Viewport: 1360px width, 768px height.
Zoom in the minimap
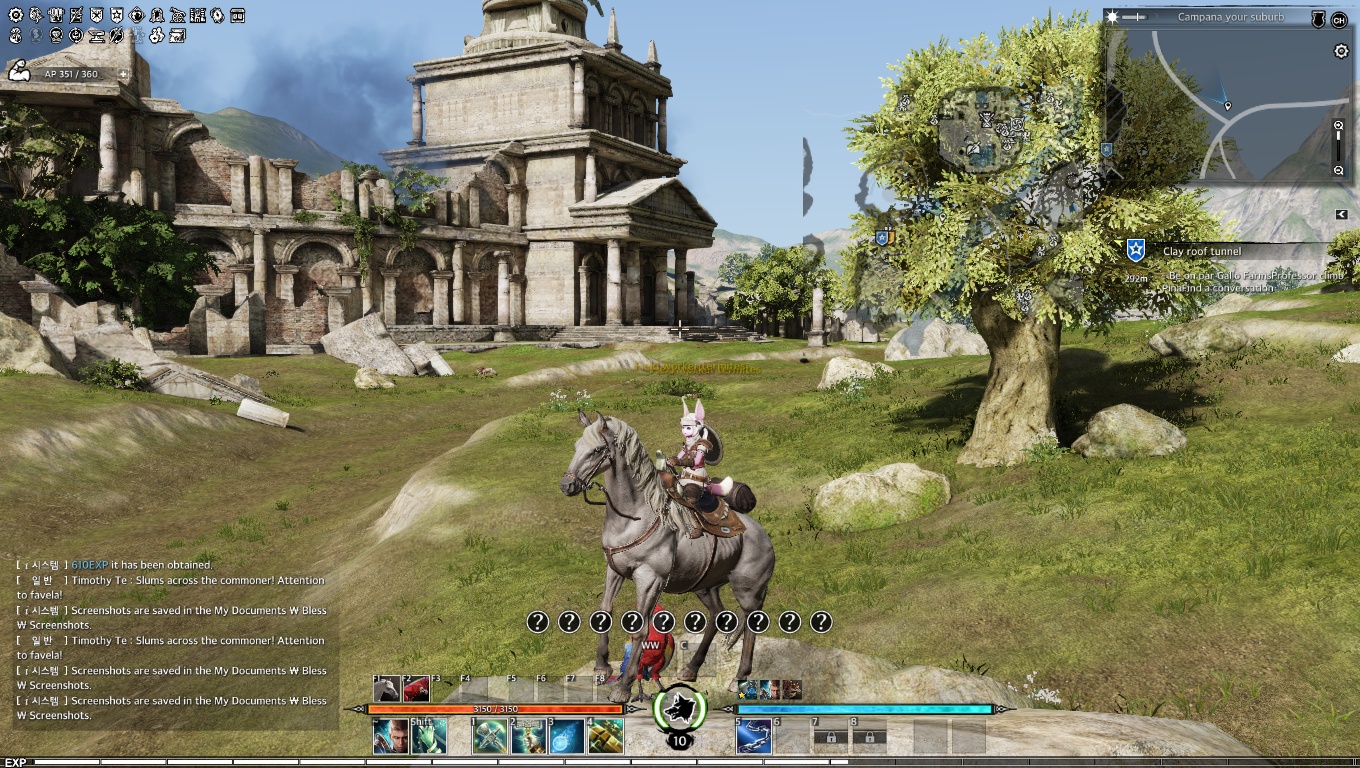(x=1339, y=126)
